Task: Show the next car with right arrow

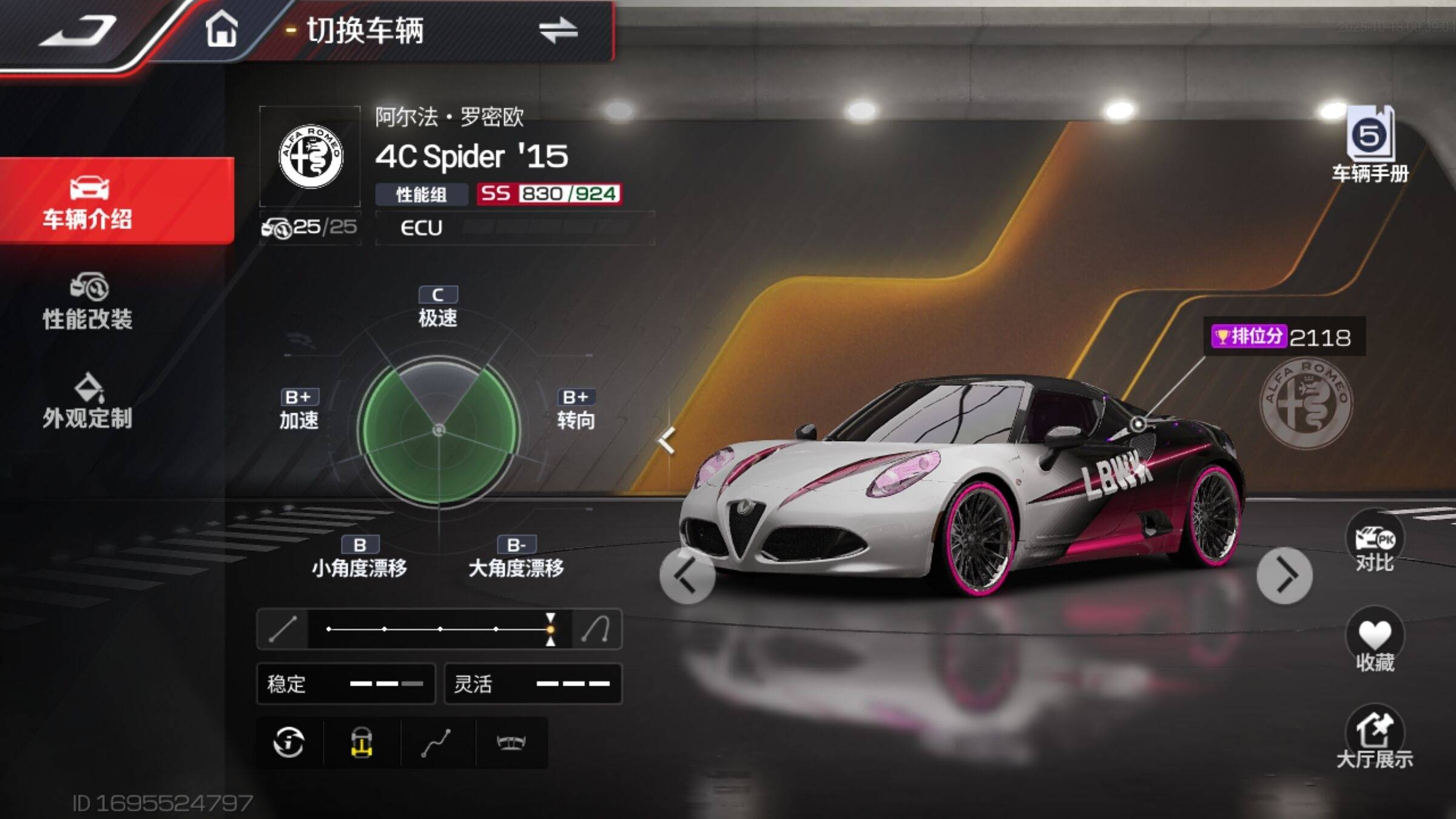Action: click(1284, 576)
